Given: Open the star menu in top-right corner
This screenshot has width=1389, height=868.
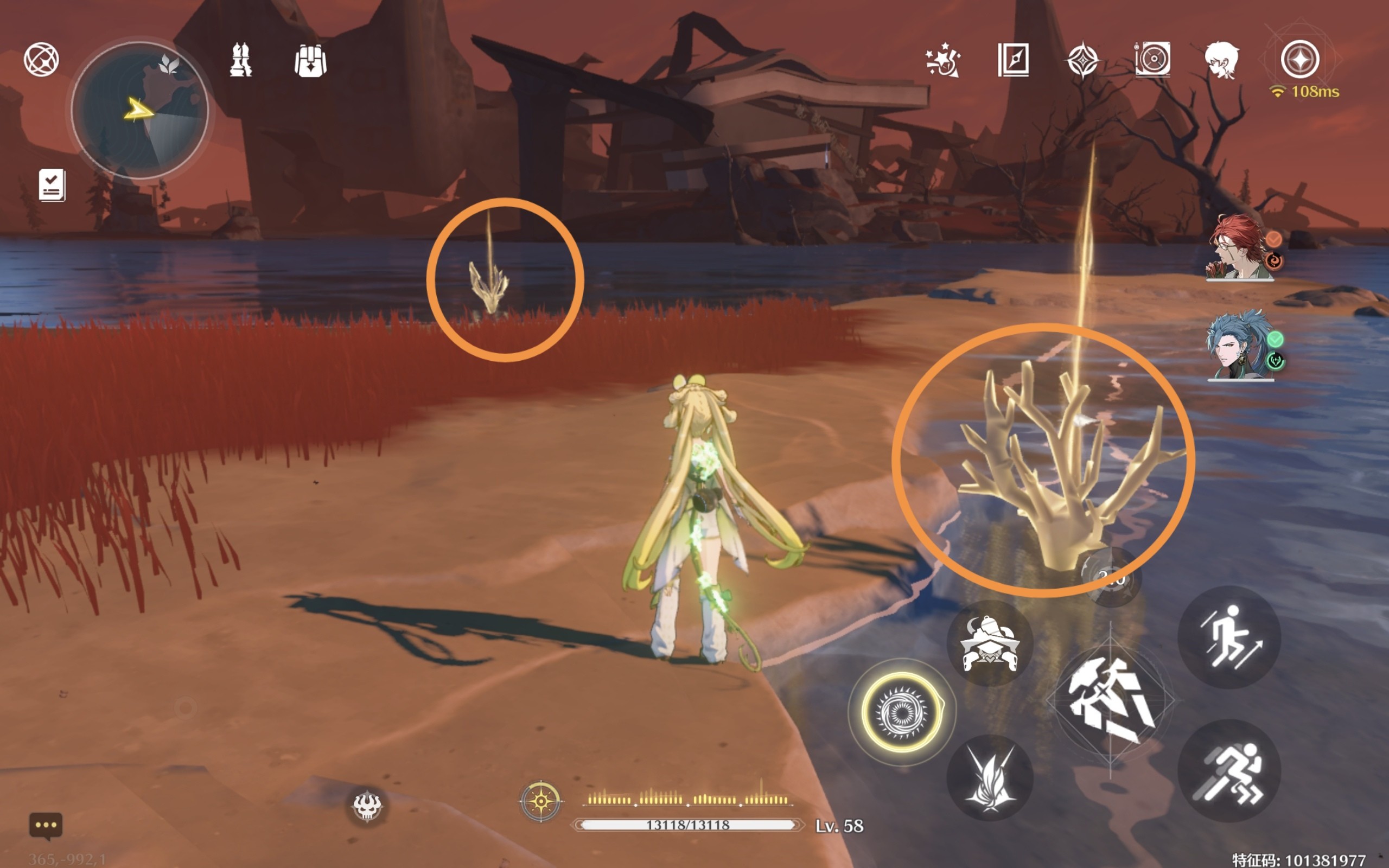Looking at the screenshot, I should point(1300,59).
